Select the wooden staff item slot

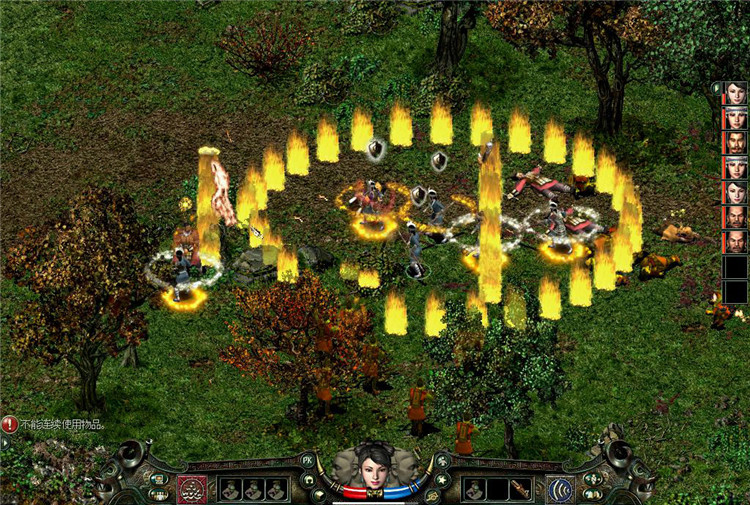(x=520, y=489)
